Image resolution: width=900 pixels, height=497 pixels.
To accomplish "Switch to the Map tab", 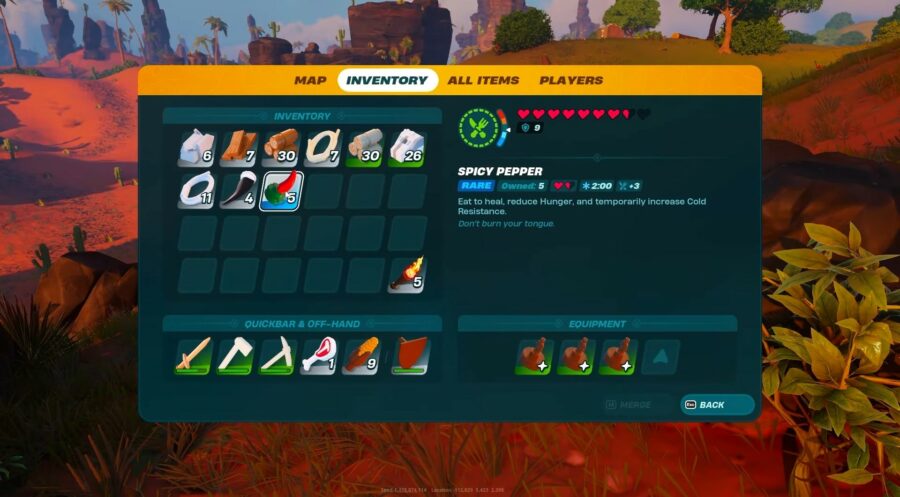I will pyautogui.click(x=310, y=80).
